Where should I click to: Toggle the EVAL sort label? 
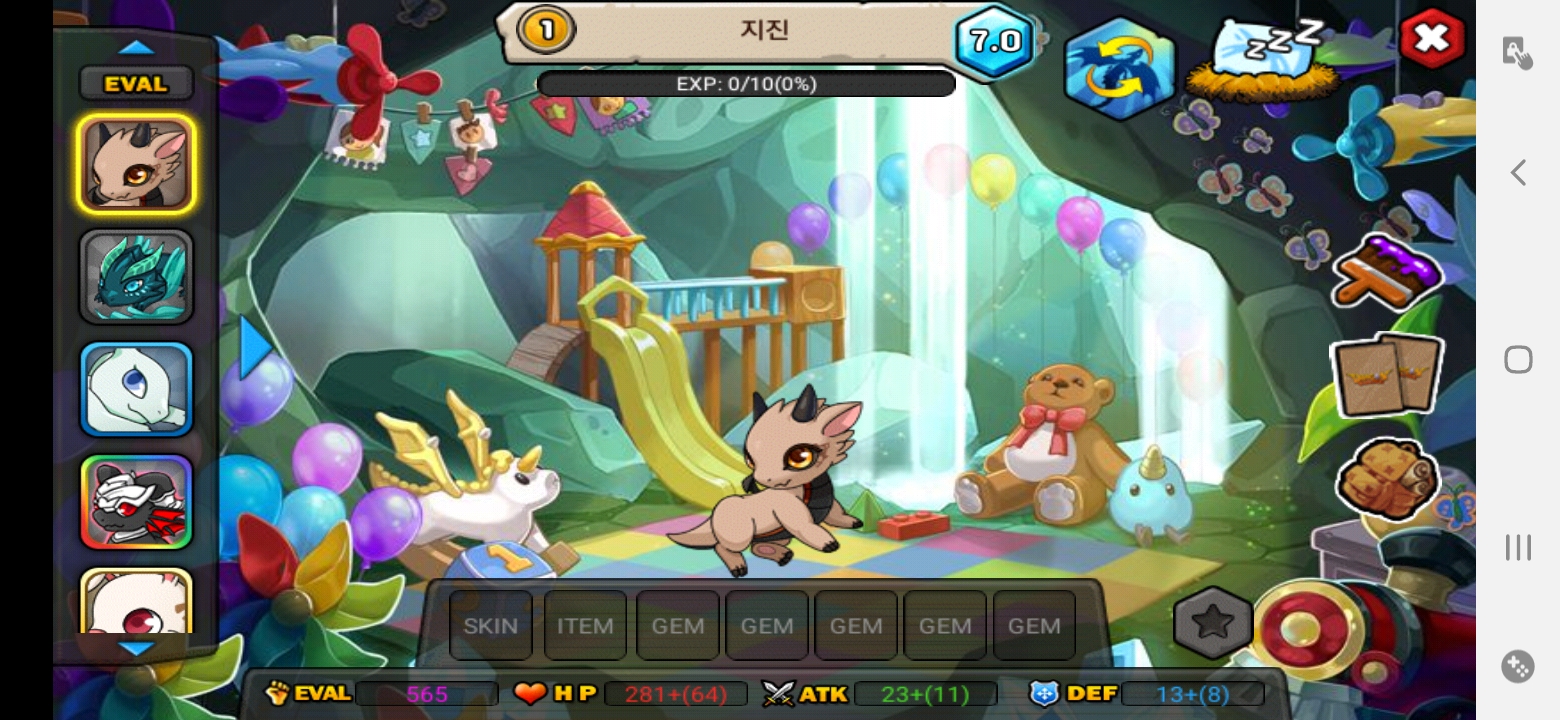136,84
